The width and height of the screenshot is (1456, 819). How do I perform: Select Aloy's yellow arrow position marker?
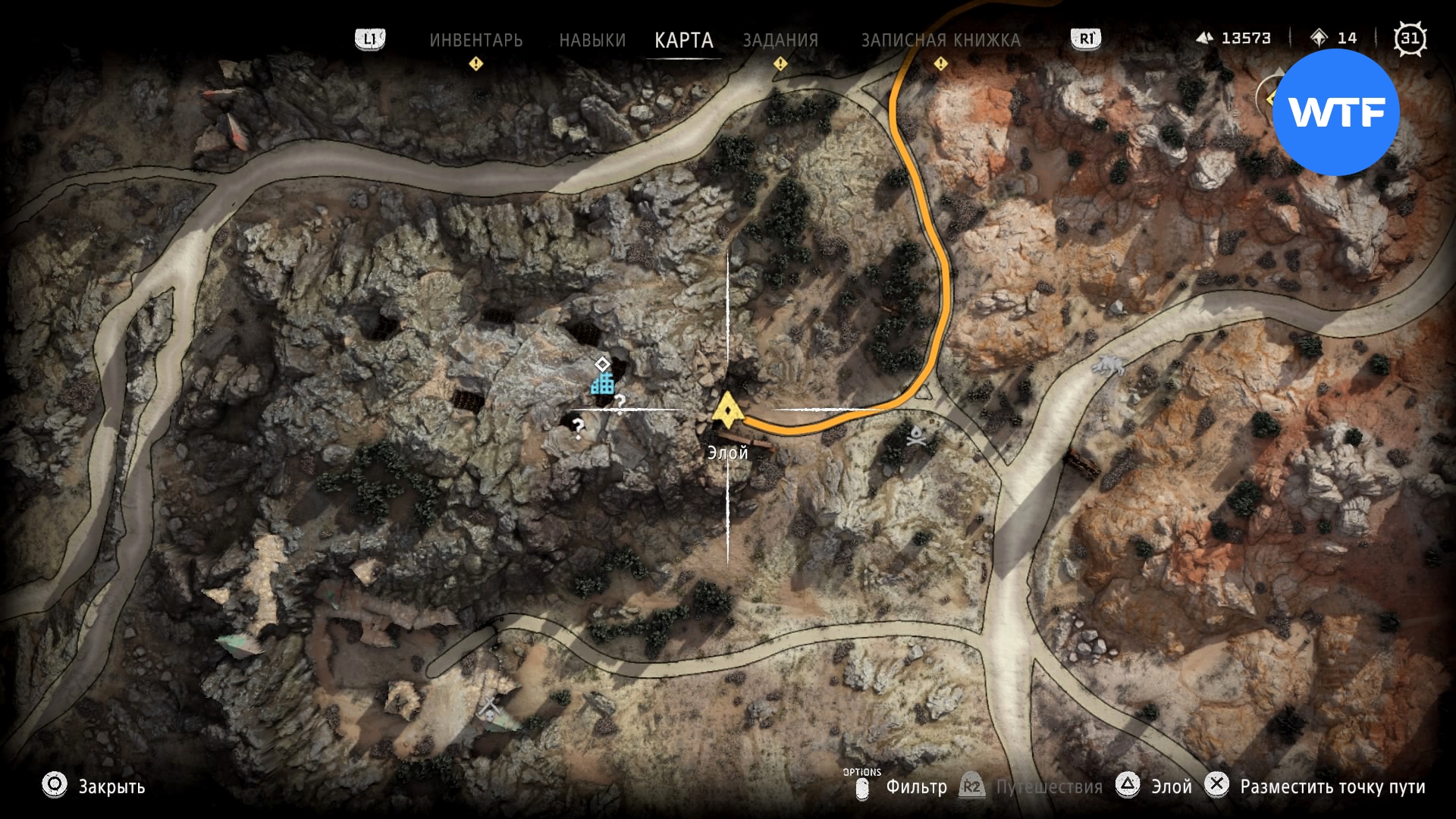pos(728,410)
